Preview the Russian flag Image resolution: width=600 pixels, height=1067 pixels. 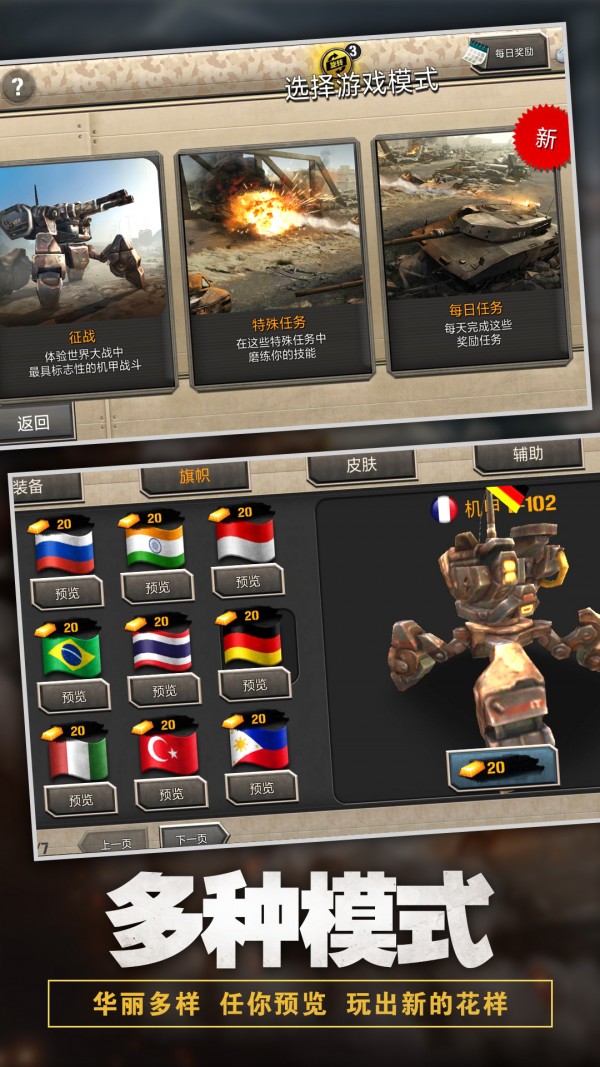(x=67, y=593)
